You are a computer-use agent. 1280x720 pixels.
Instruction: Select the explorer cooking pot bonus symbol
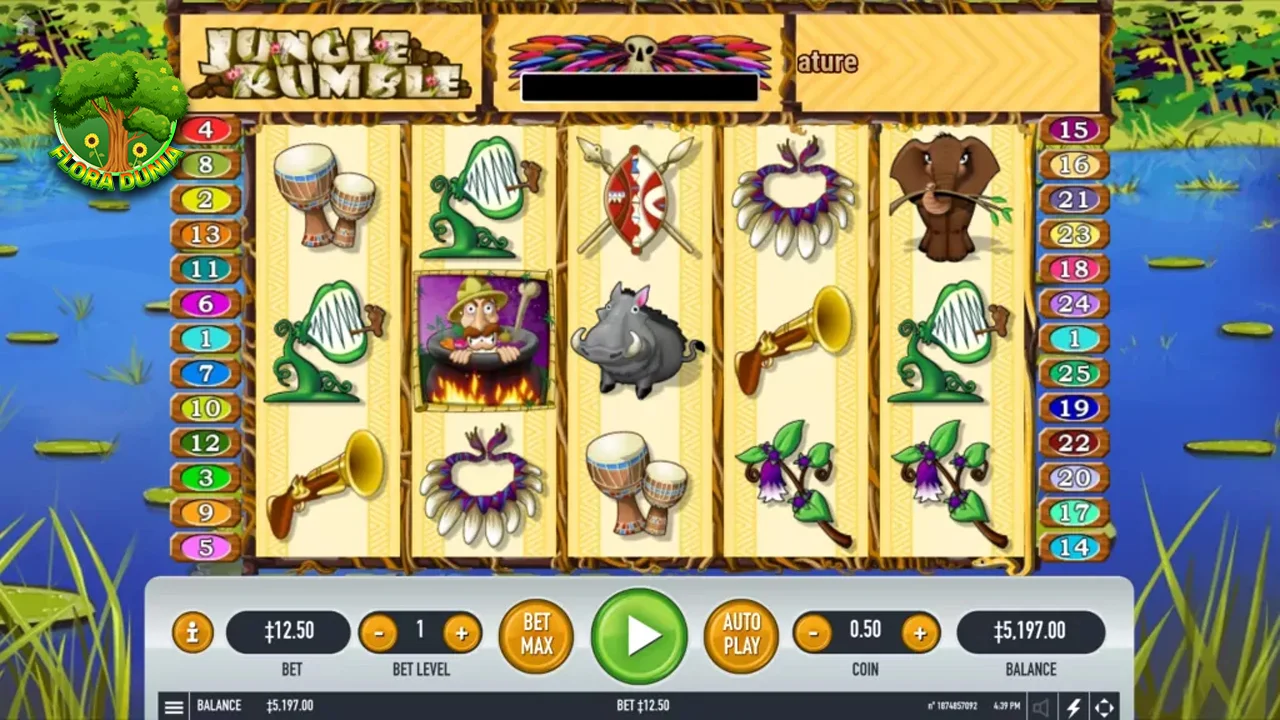pos(483,340)
